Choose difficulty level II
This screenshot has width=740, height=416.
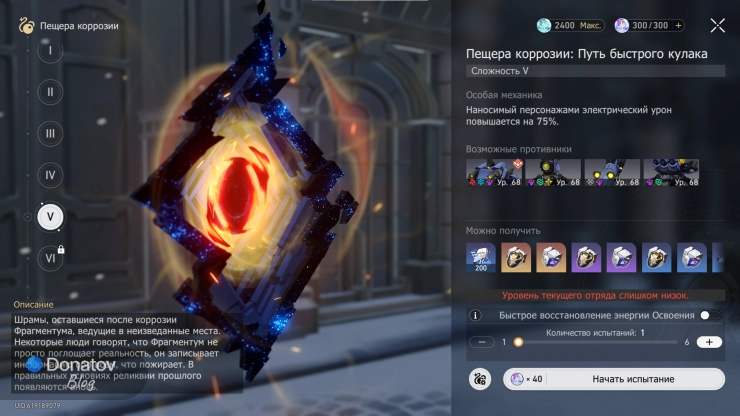(x=50, y=91)
